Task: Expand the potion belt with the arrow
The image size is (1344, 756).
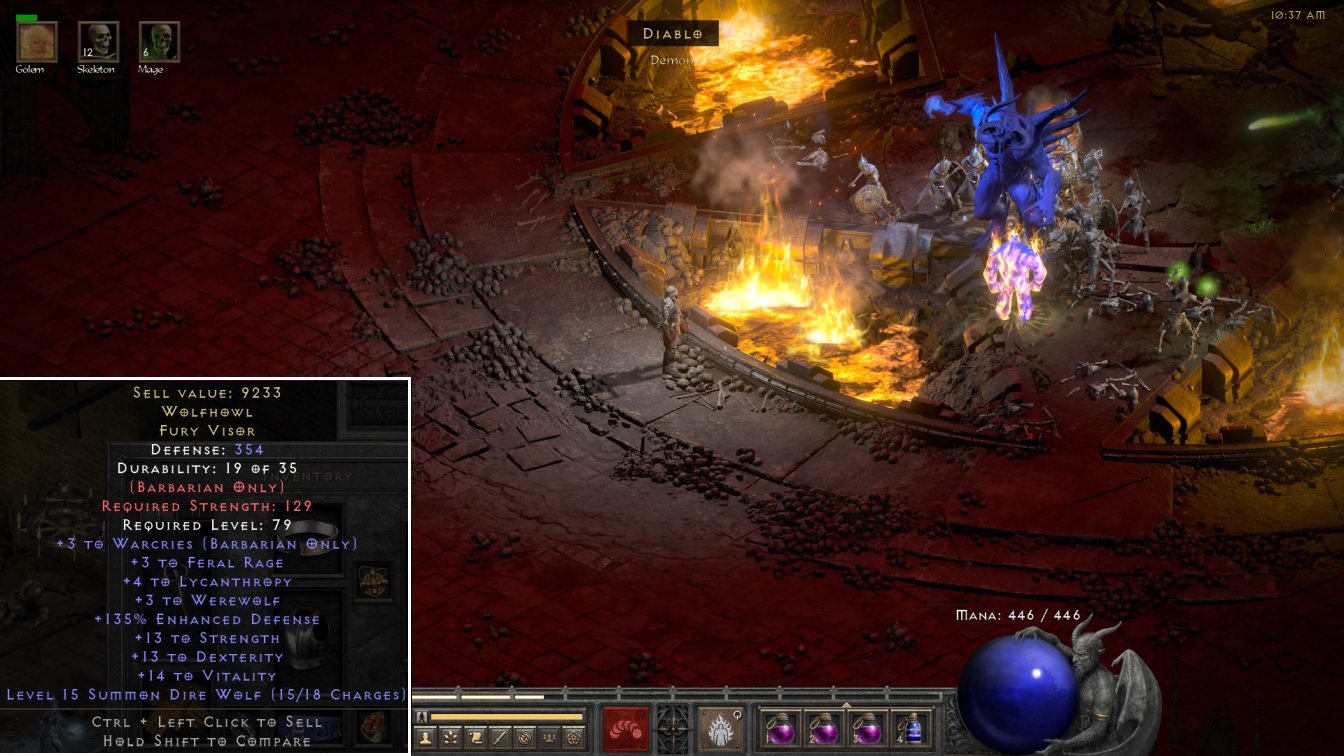Action: [846, 705]
